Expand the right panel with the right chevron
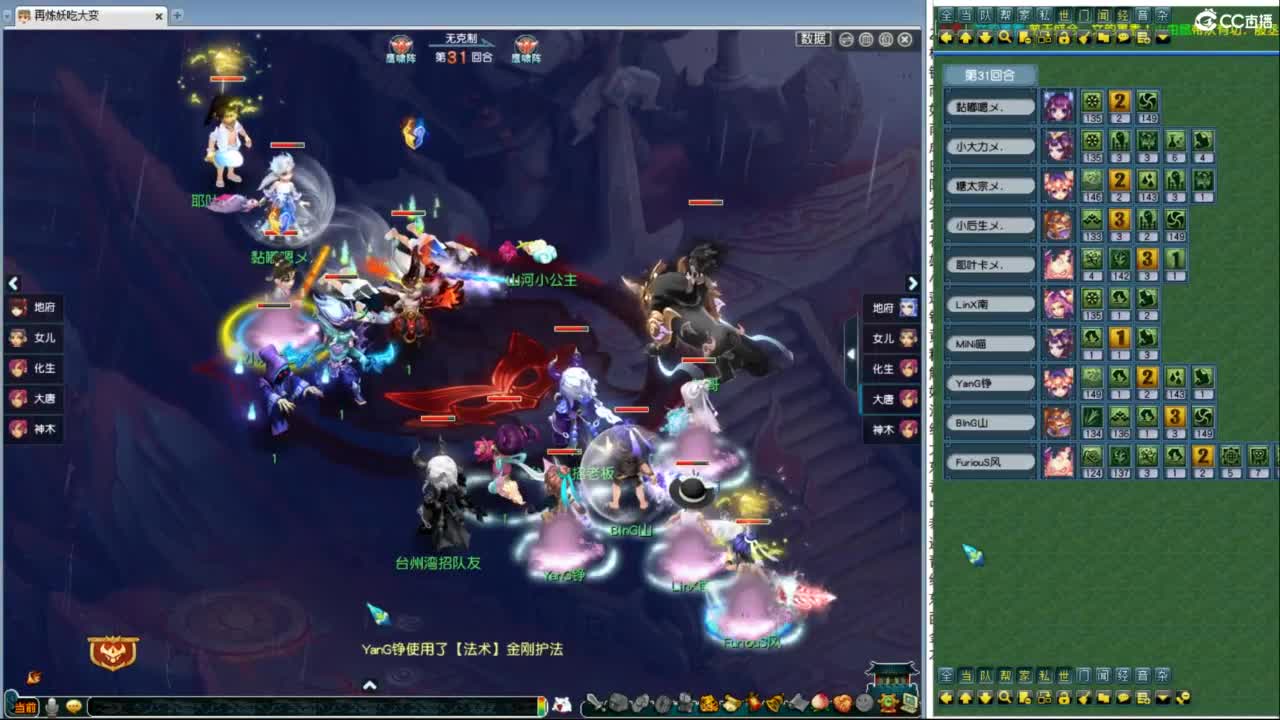1280x720 pixels. [913, 284]
